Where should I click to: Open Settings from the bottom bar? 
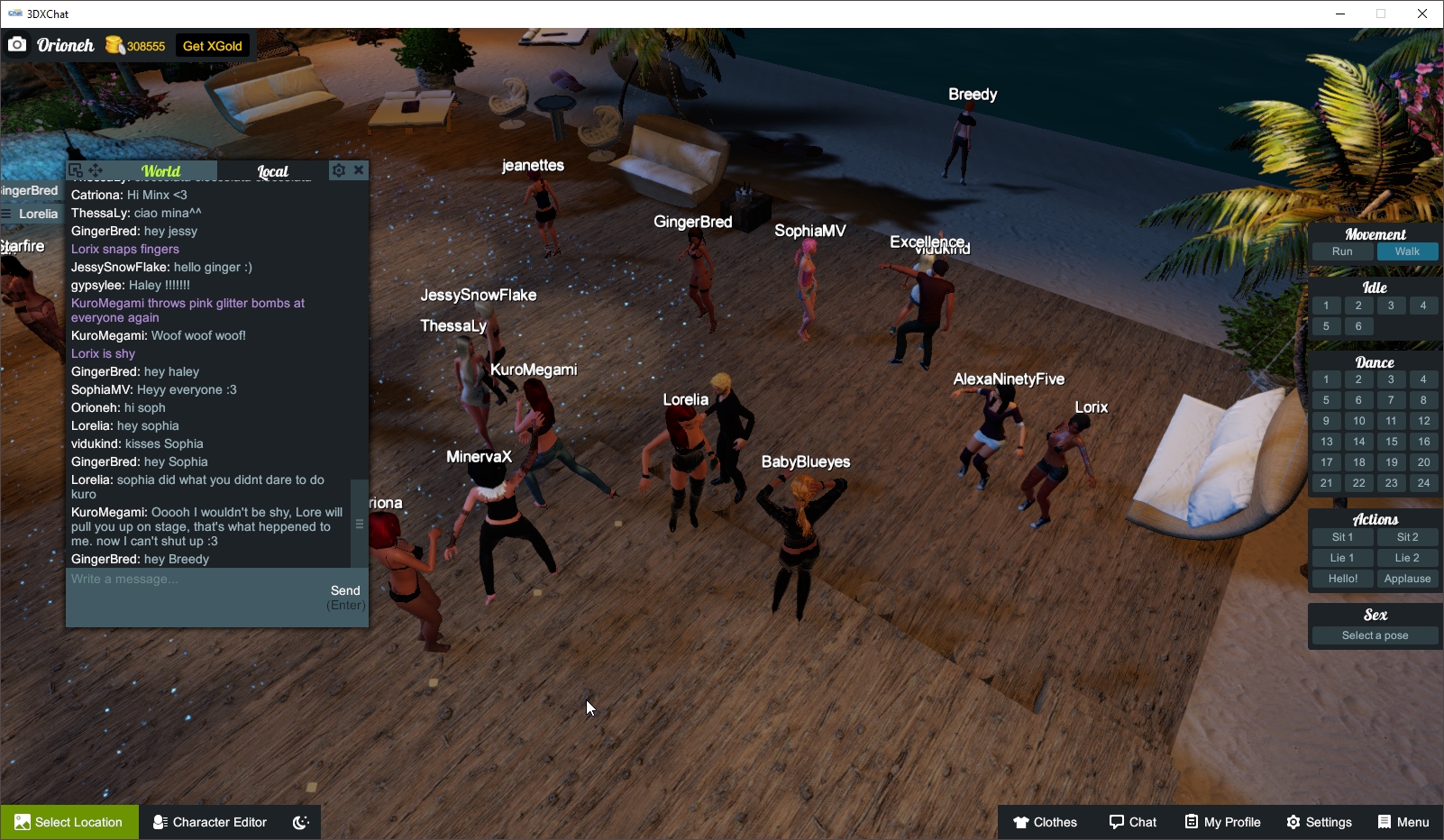tap(1319, 821)
